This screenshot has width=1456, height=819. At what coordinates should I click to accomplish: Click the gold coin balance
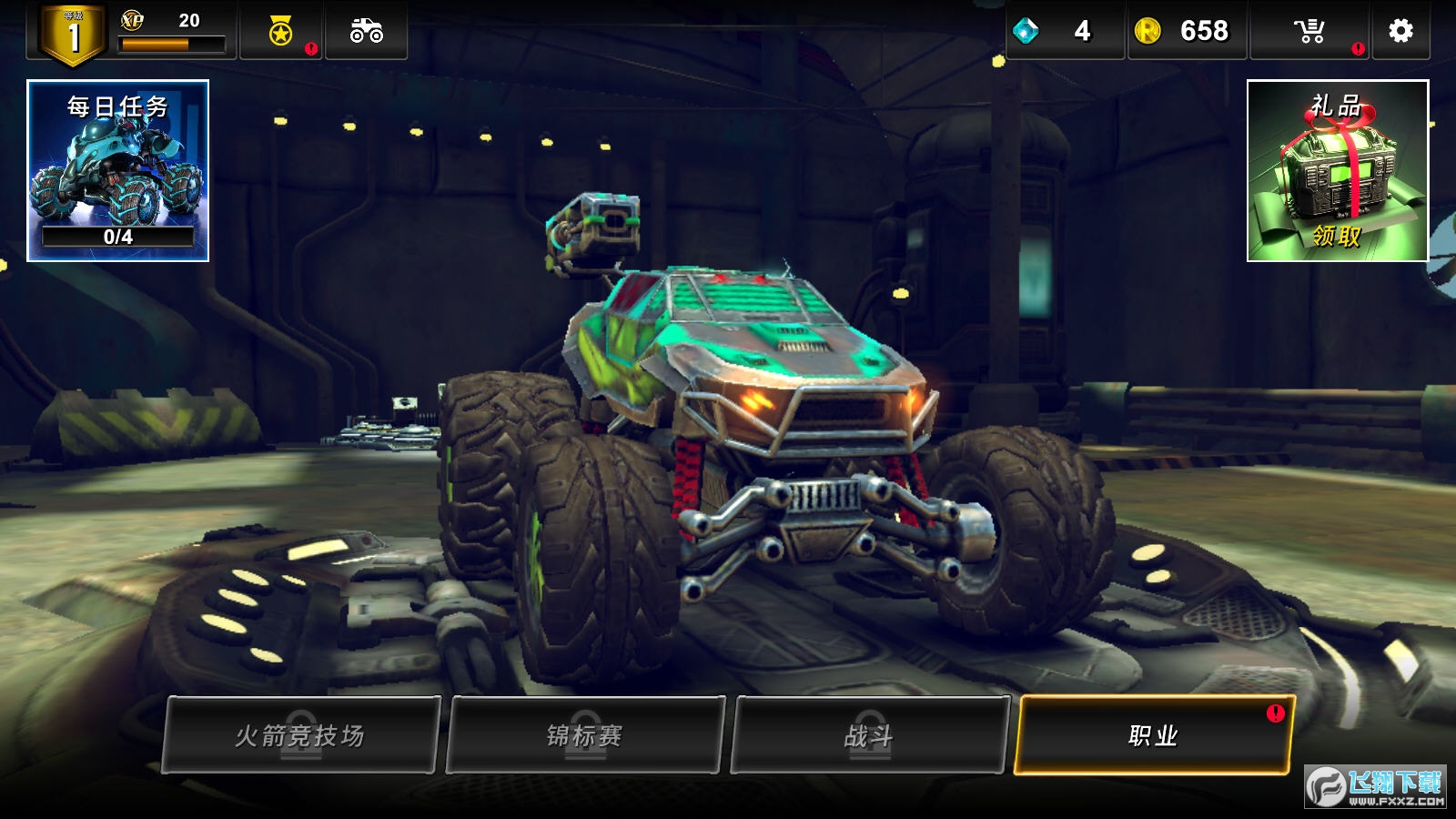(x=1186, y=31)
